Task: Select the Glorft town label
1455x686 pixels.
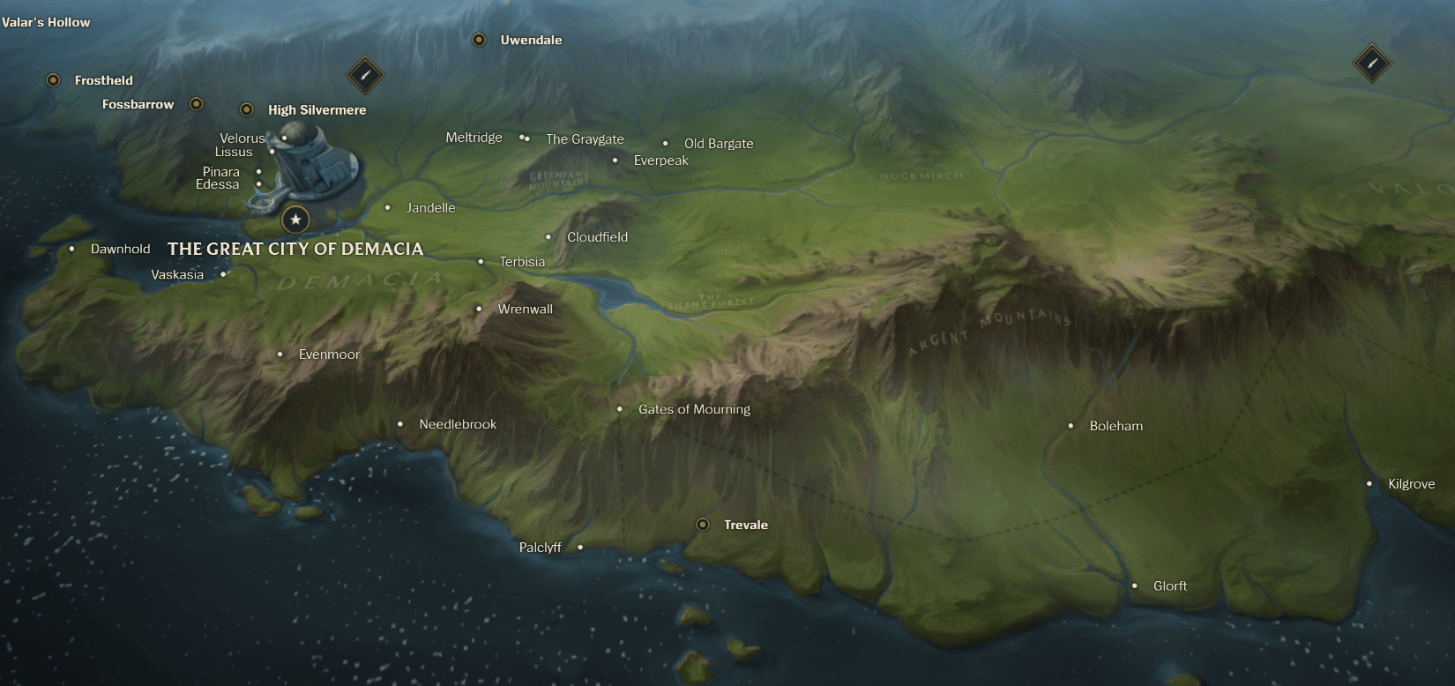Action: 1169,586
